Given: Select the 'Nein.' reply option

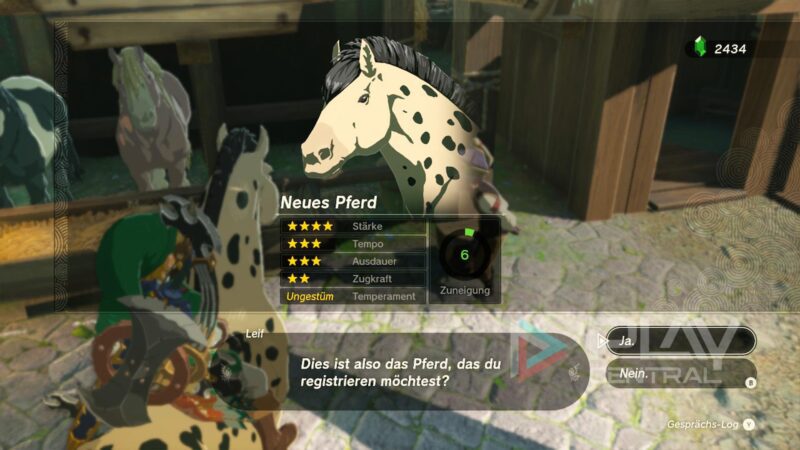Looking at the screenshot, I should point(680,374).
